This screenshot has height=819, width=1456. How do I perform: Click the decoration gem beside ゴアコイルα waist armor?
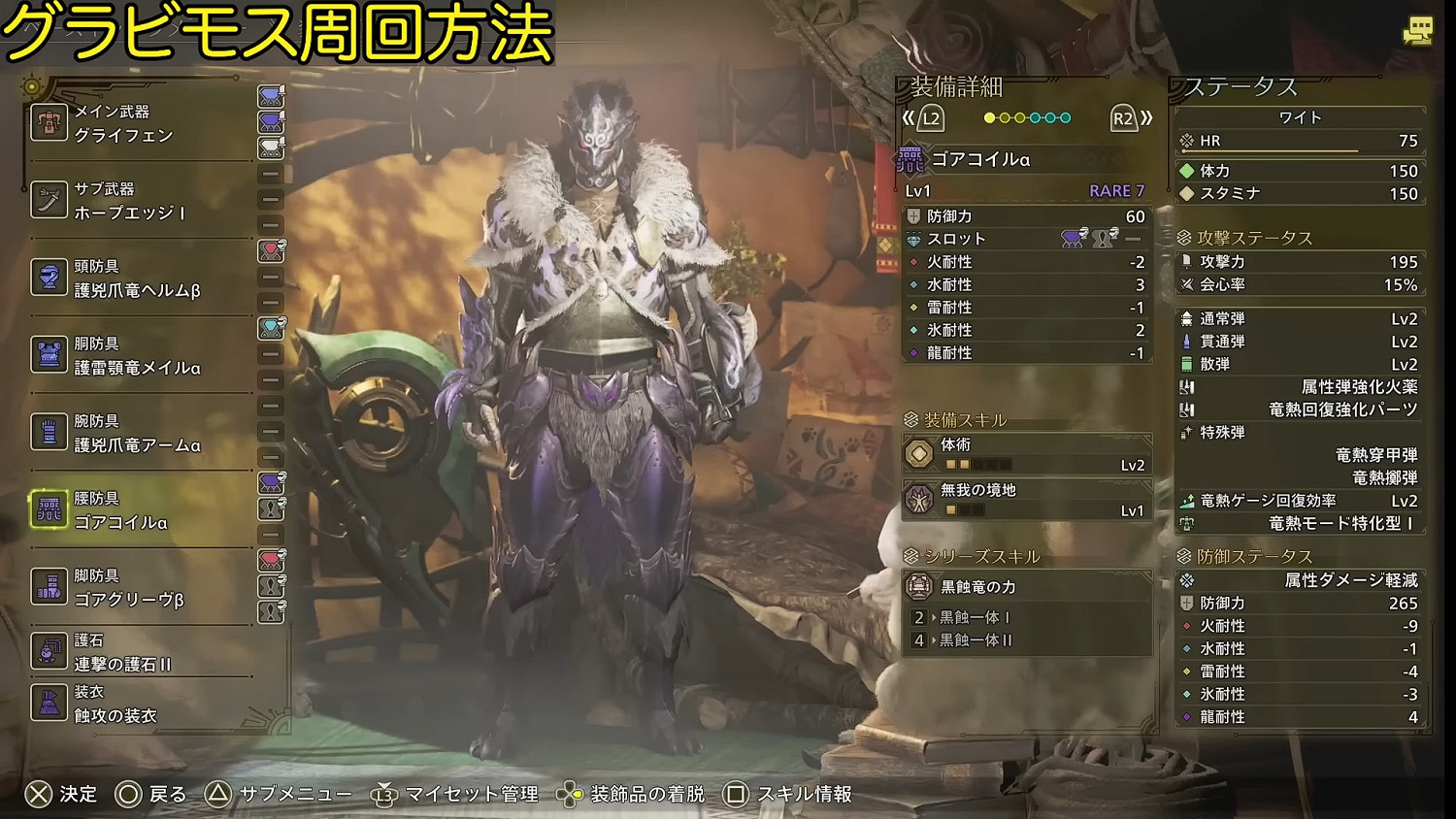[x=270, y=481]
